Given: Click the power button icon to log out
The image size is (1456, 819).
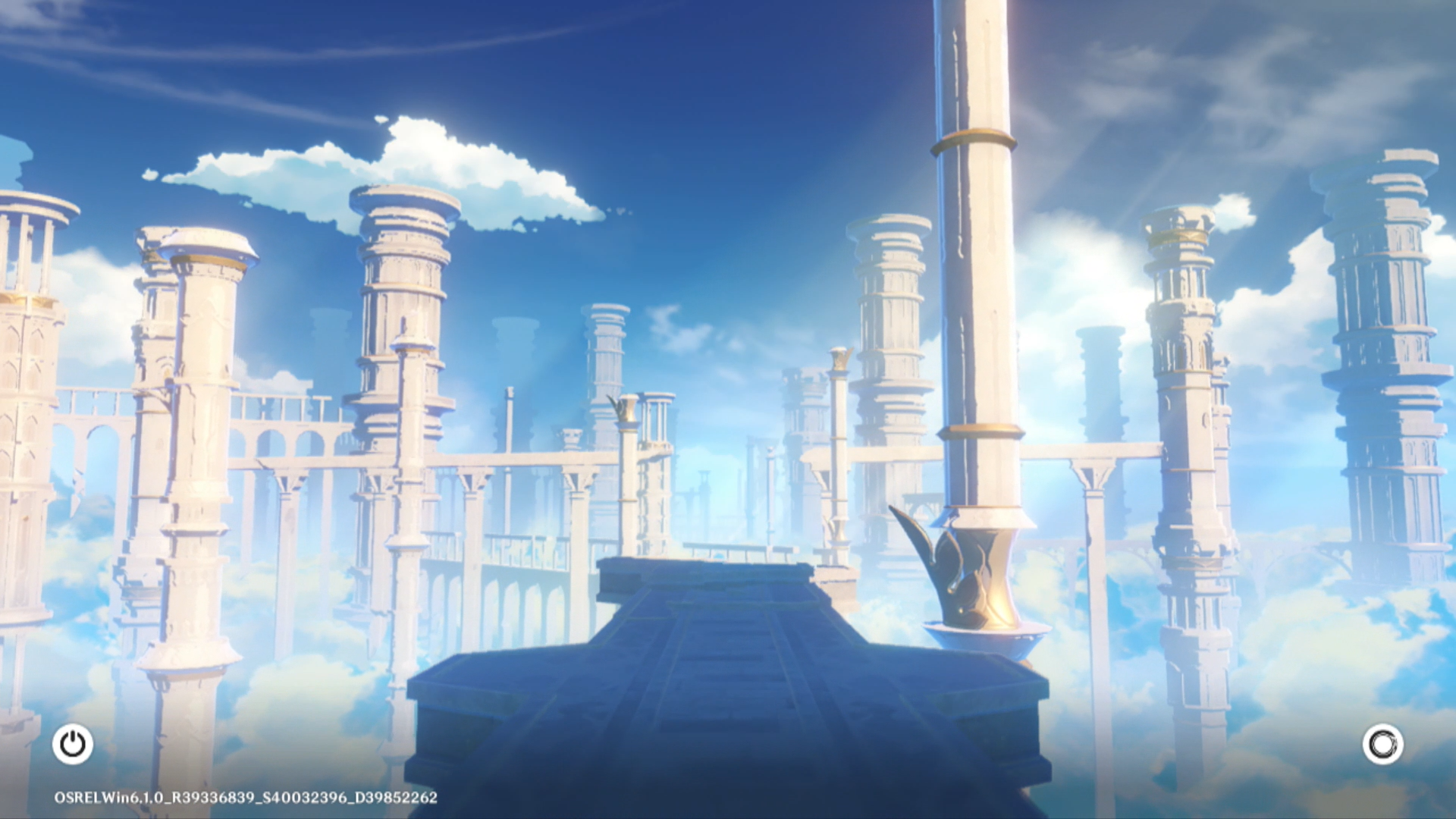Looking at the screenshot, I should point(73,744).
